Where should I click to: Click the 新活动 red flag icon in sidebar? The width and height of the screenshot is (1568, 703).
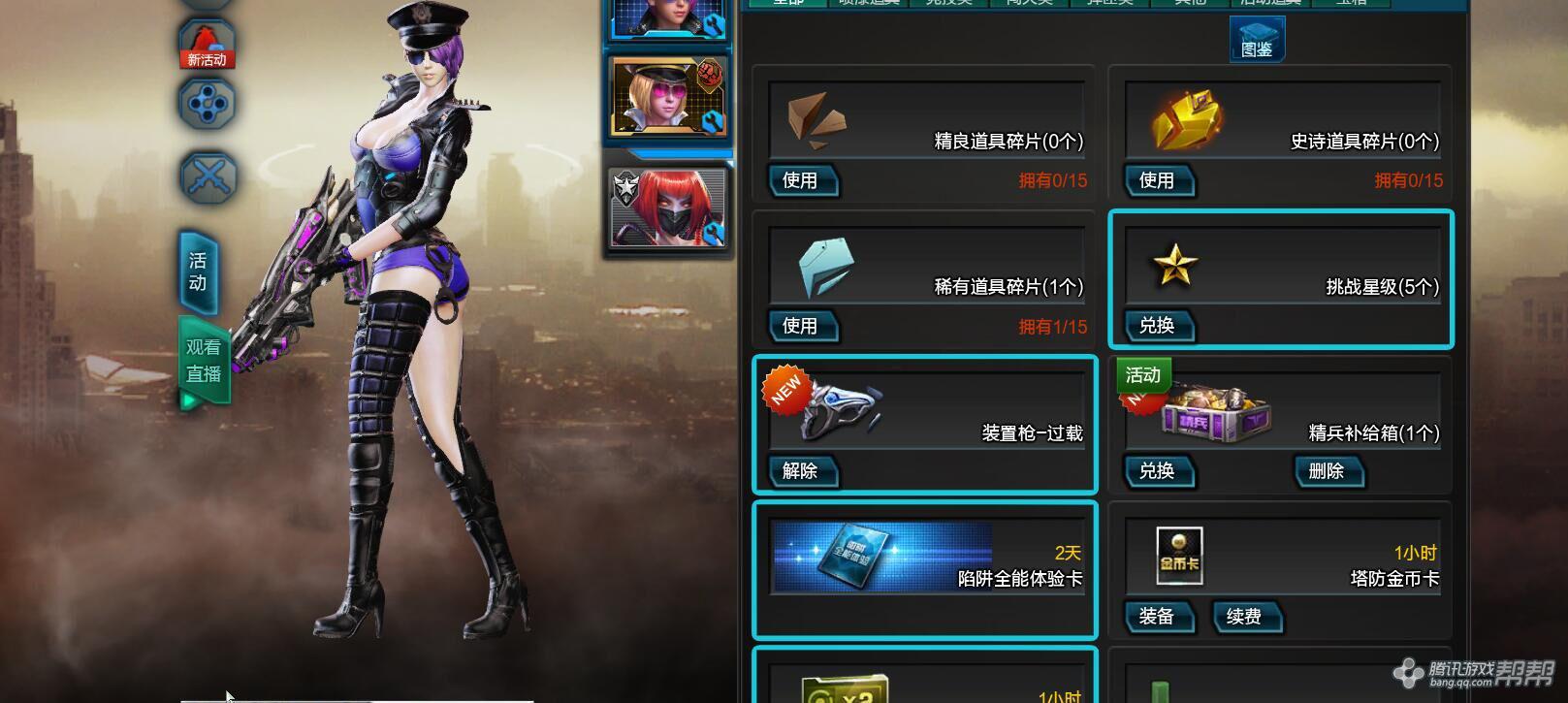(205, 47)
